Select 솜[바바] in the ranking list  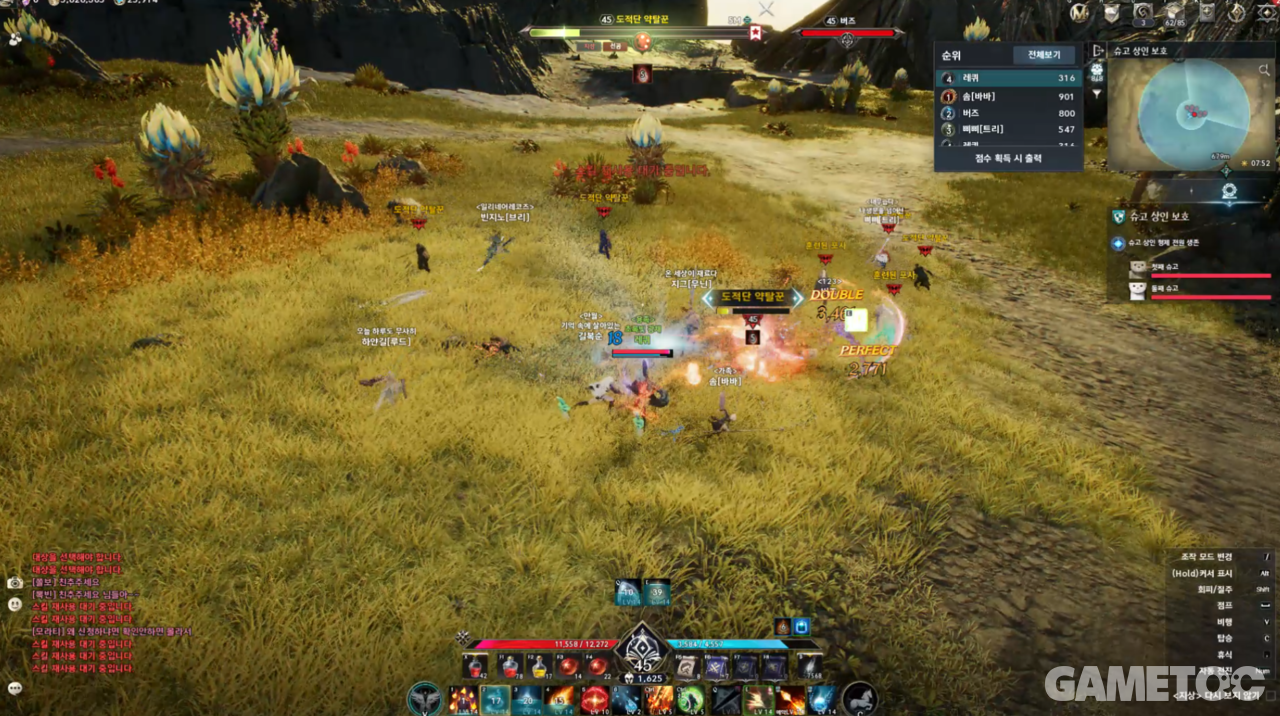tap(1008, 96)
